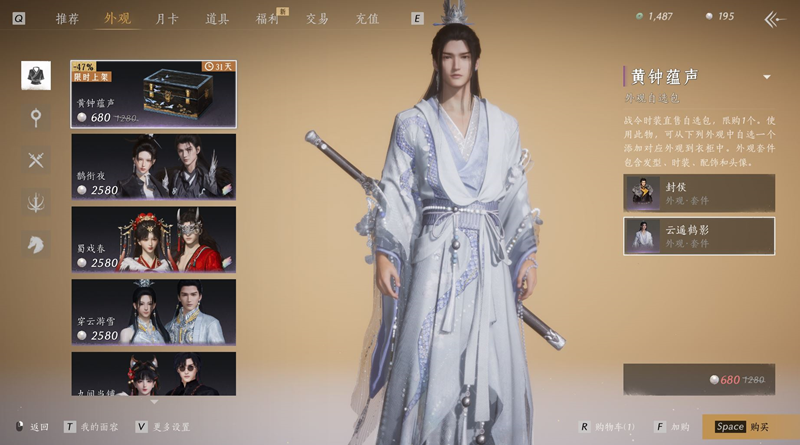Open the 月卡 tab
Viewport: 800px width, 445px height.
pyautogui.click(x=167, y=18)
